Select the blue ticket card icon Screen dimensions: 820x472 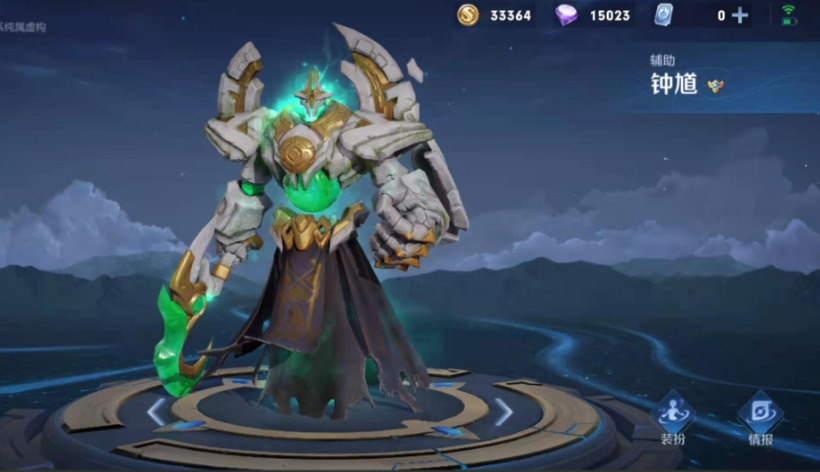tap(664, 15)
